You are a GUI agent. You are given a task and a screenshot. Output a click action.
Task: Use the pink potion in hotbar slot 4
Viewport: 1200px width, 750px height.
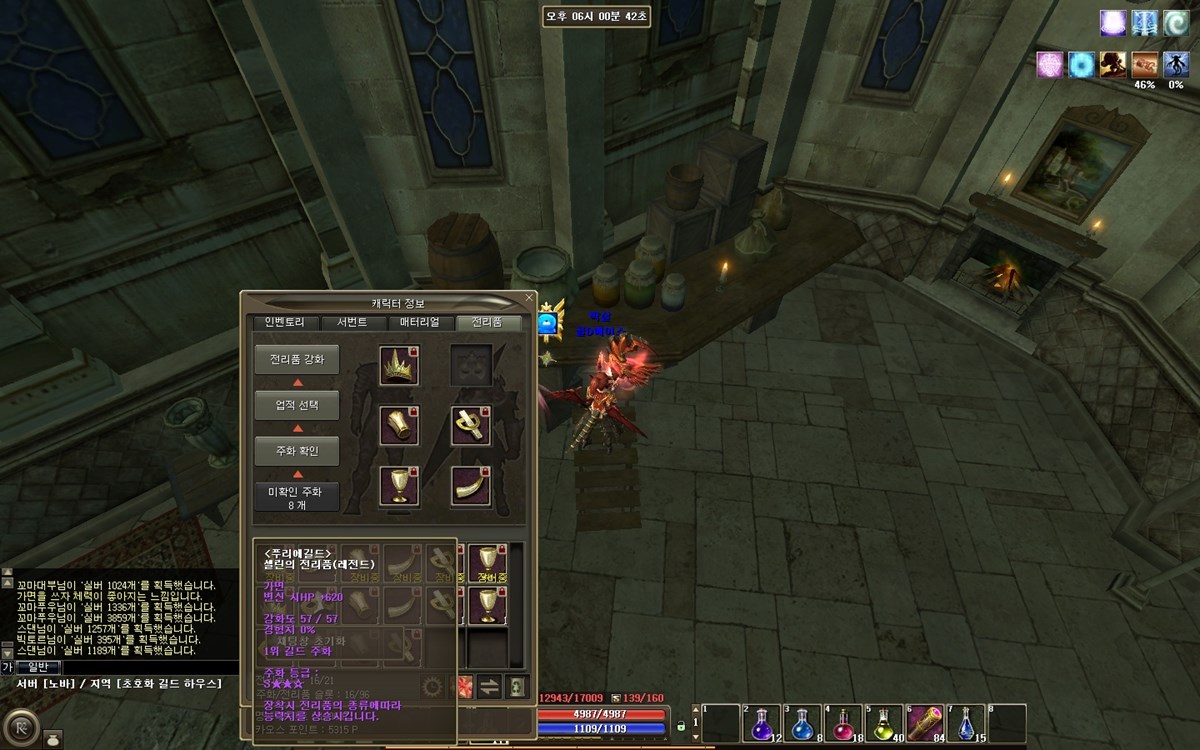[x=843, y=723]
